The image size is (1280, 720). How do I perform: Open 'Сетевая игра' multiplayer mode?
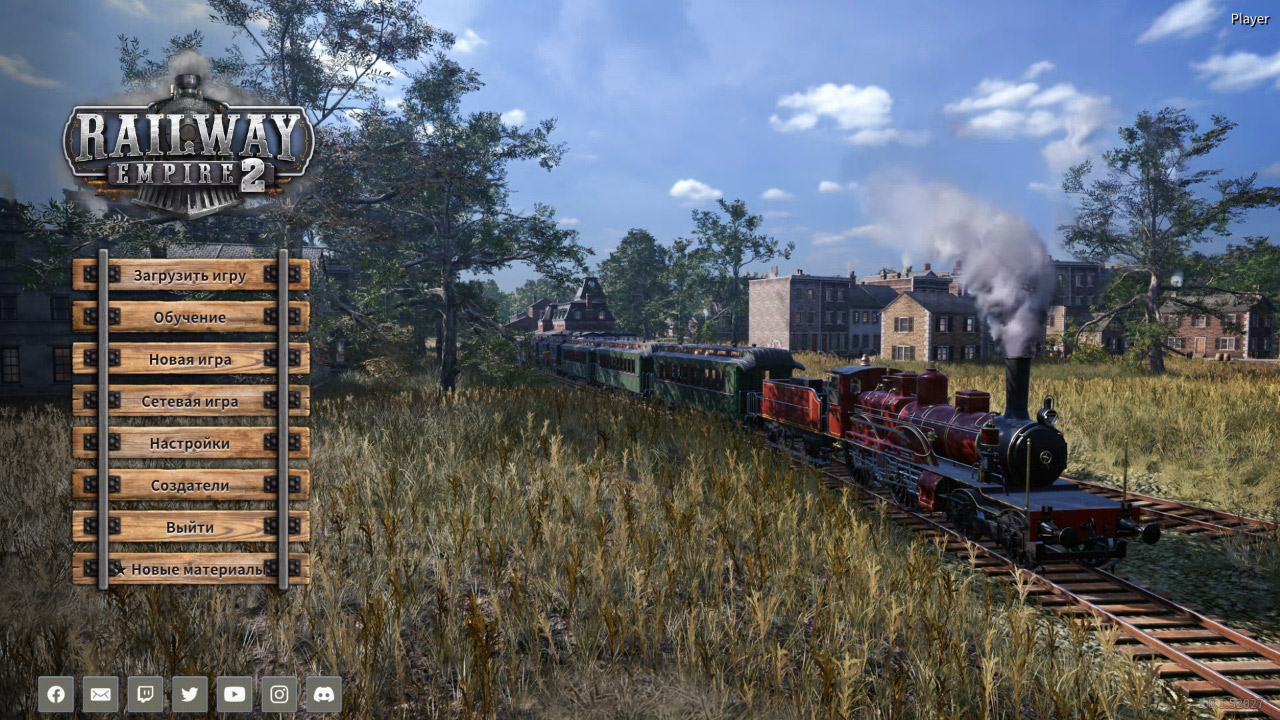192,400
